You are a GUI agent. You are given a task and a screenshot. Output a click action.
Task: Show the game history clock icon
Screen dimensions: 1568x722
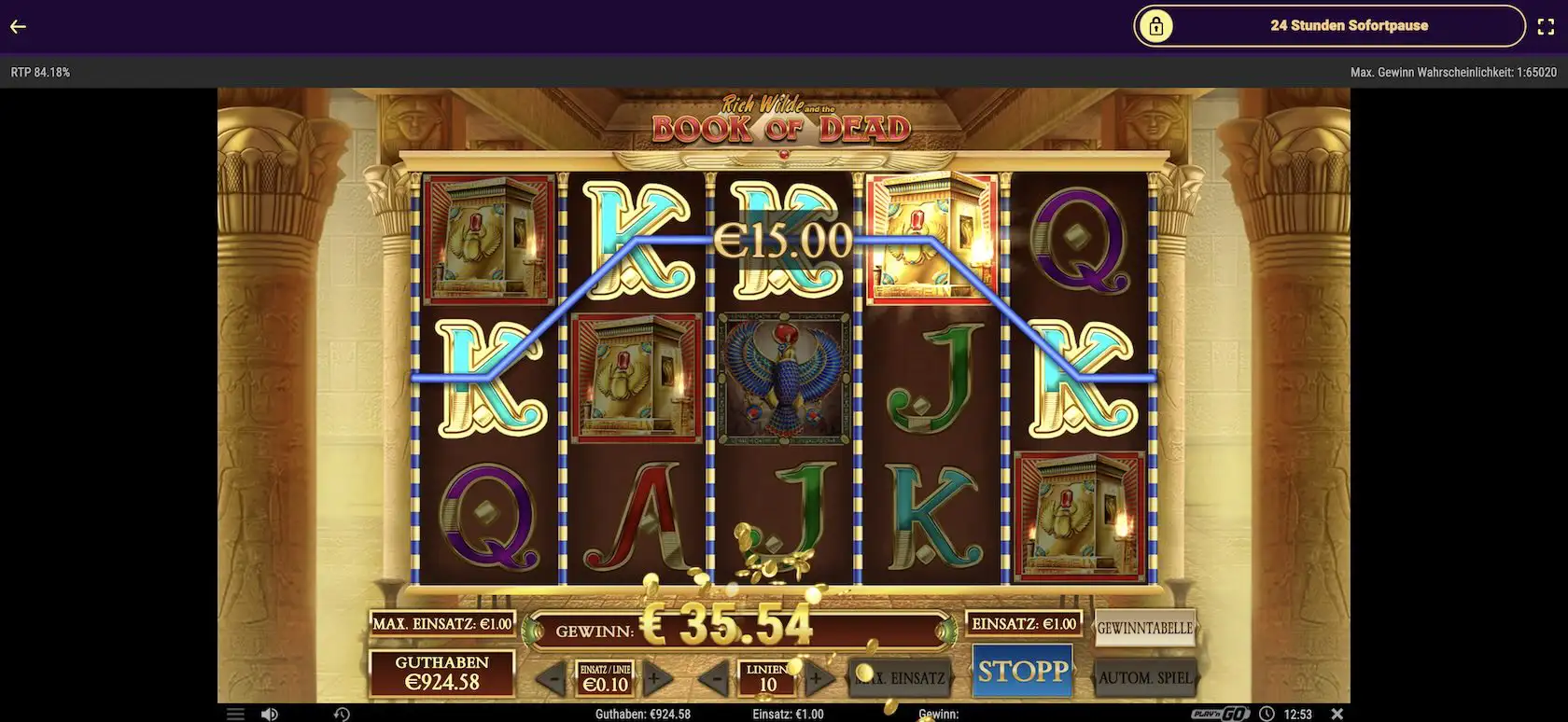click(342, 714)
